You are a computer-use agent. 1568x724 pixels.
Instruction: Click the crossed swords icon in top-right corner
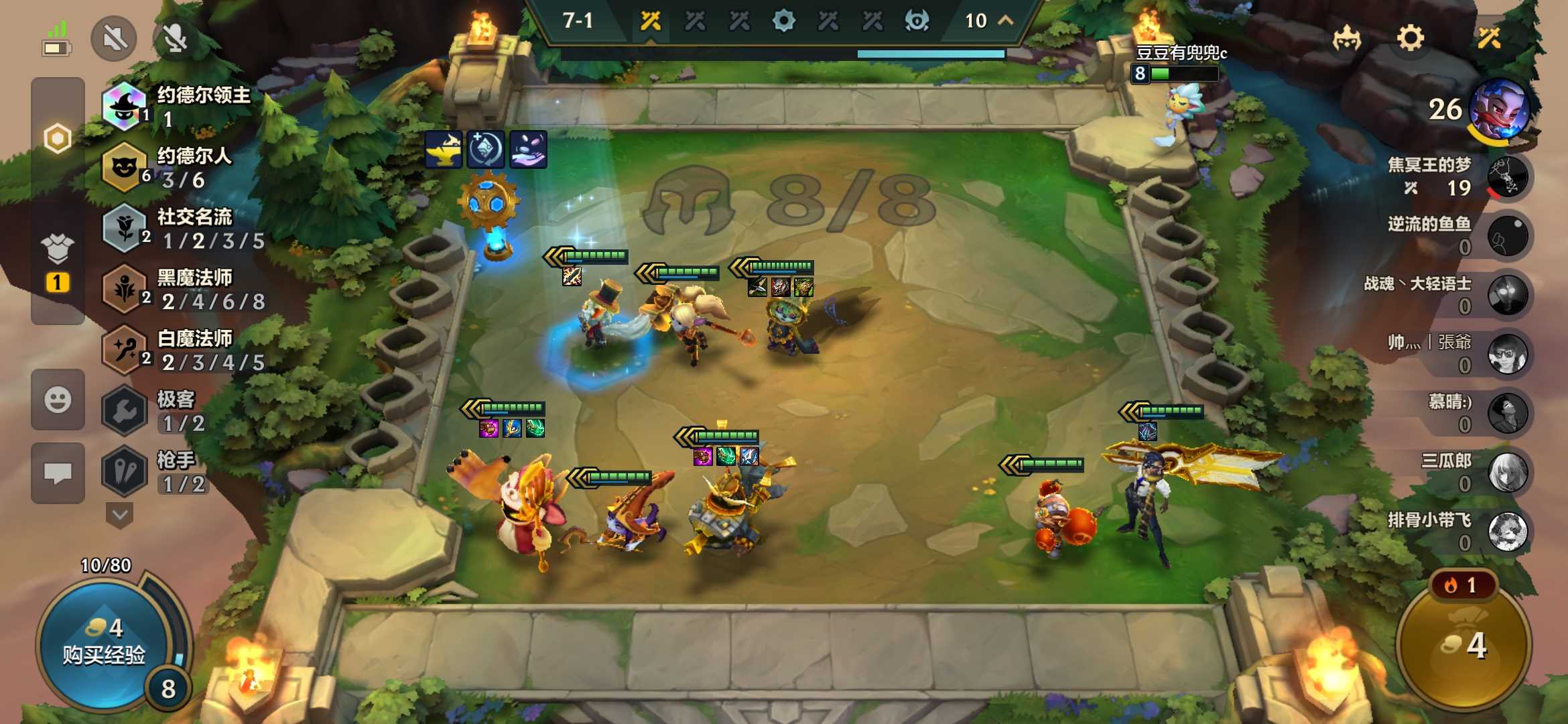pyautogui.click(x=1489, y=38)
